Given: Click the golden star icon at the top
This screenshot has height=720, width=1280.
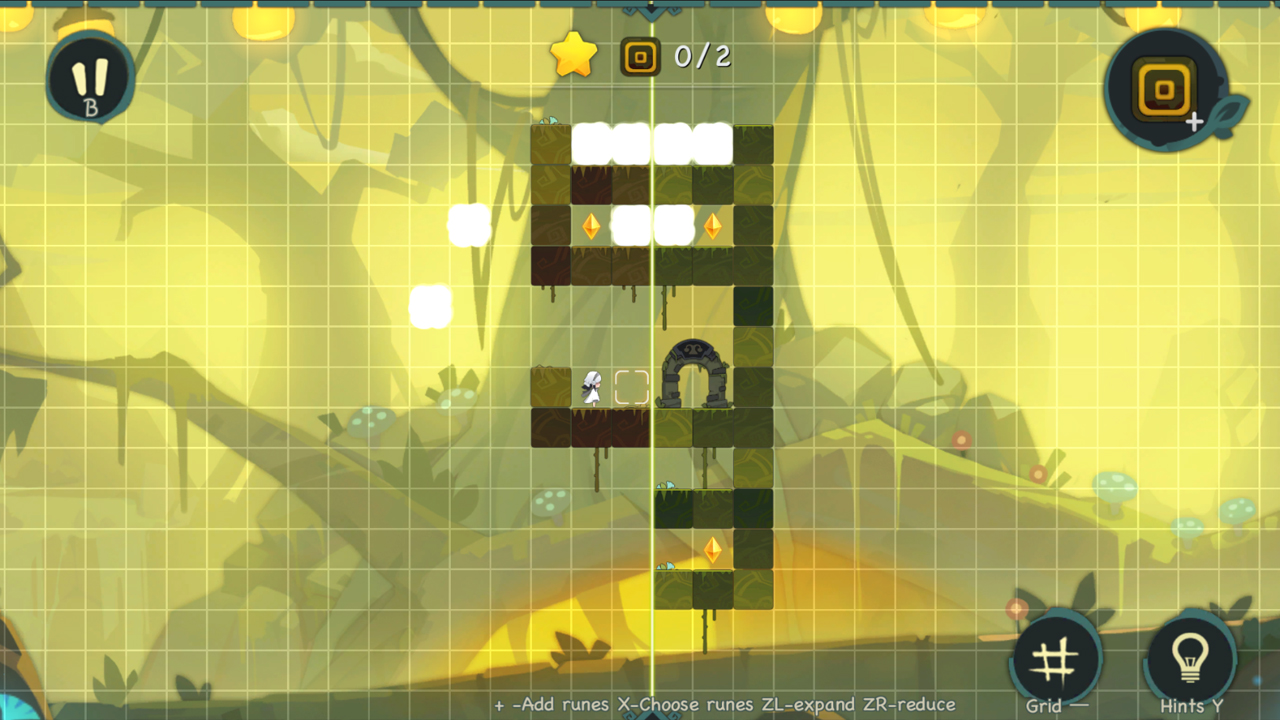Looking at the screenshot, I should [x=573, y=55].
